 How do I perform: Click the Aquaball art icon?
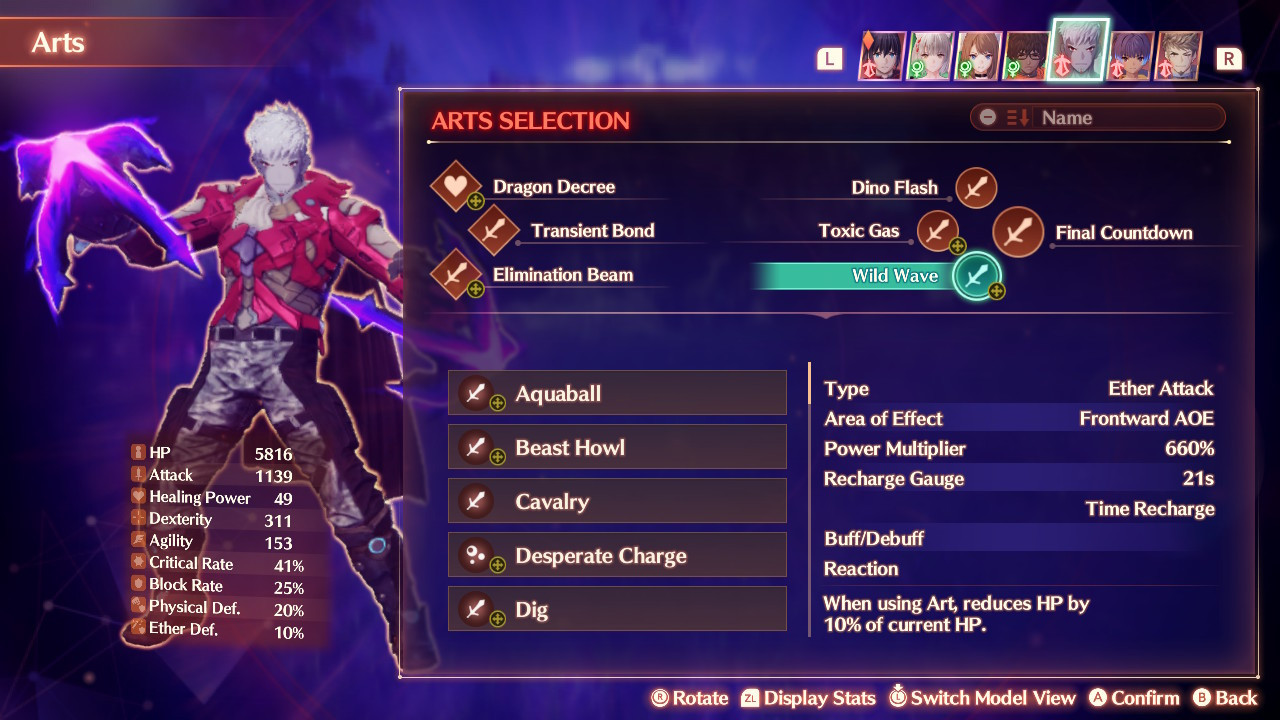coord(474,392)
